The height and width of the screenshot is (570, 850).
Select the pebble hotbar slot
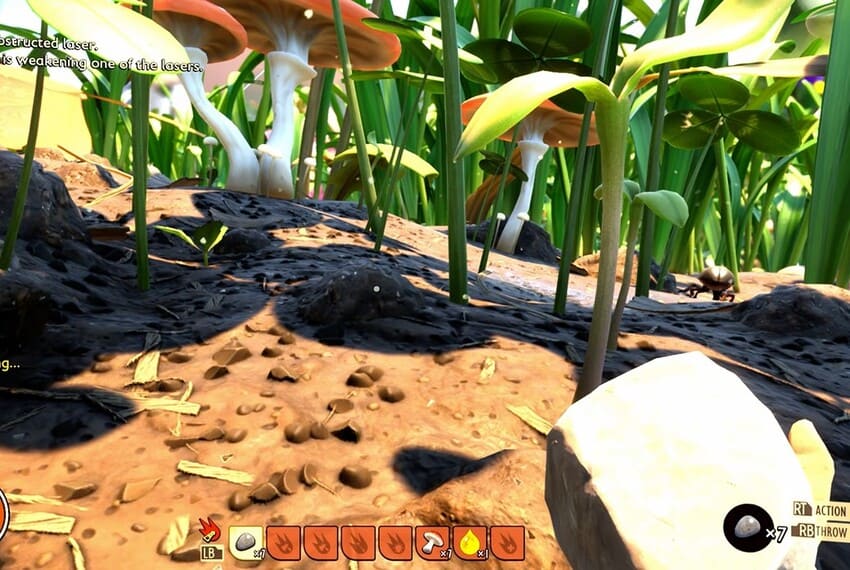[246, 542]
